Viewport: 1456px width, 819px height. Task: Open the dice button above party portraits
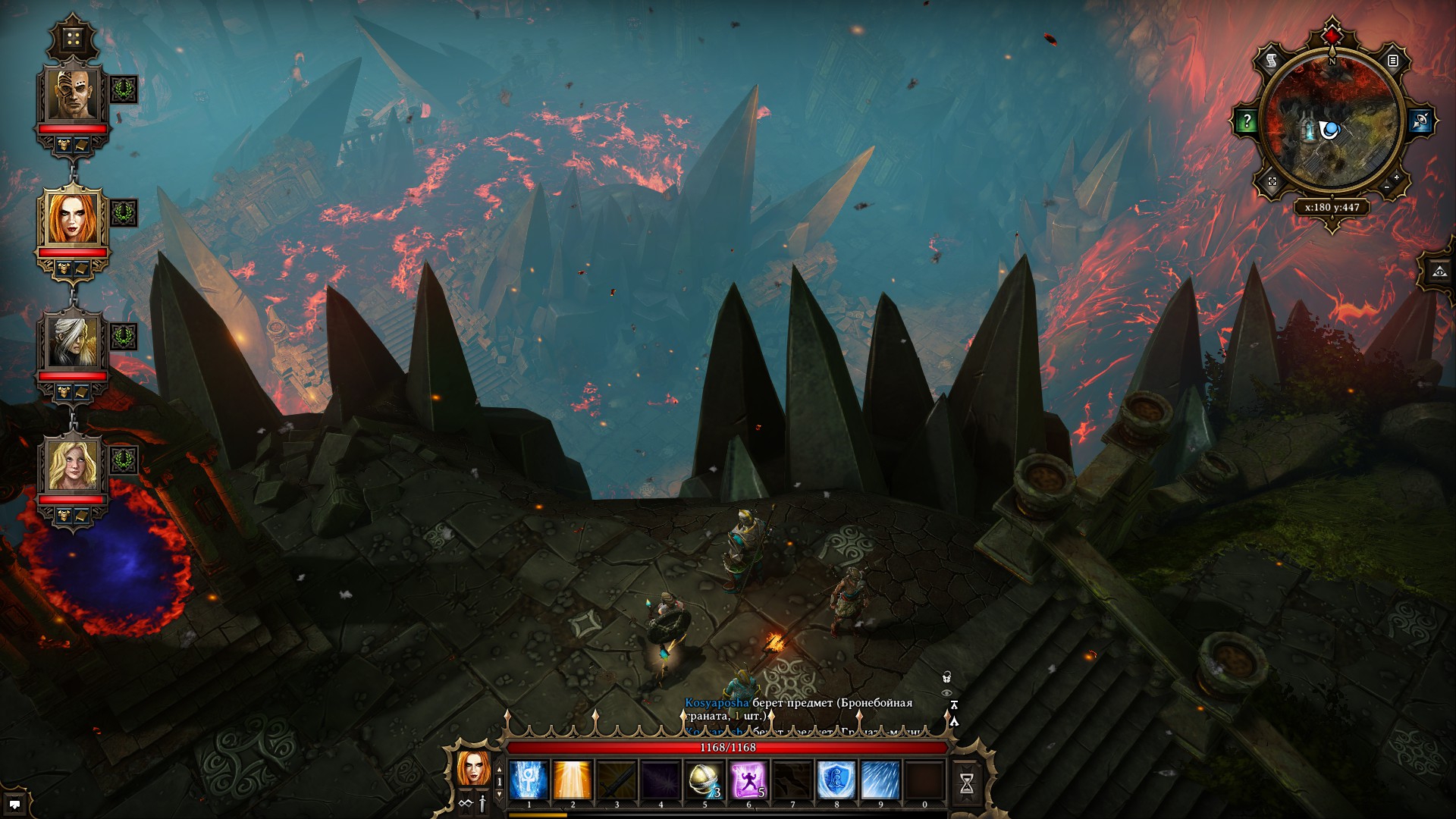(74, 39)
